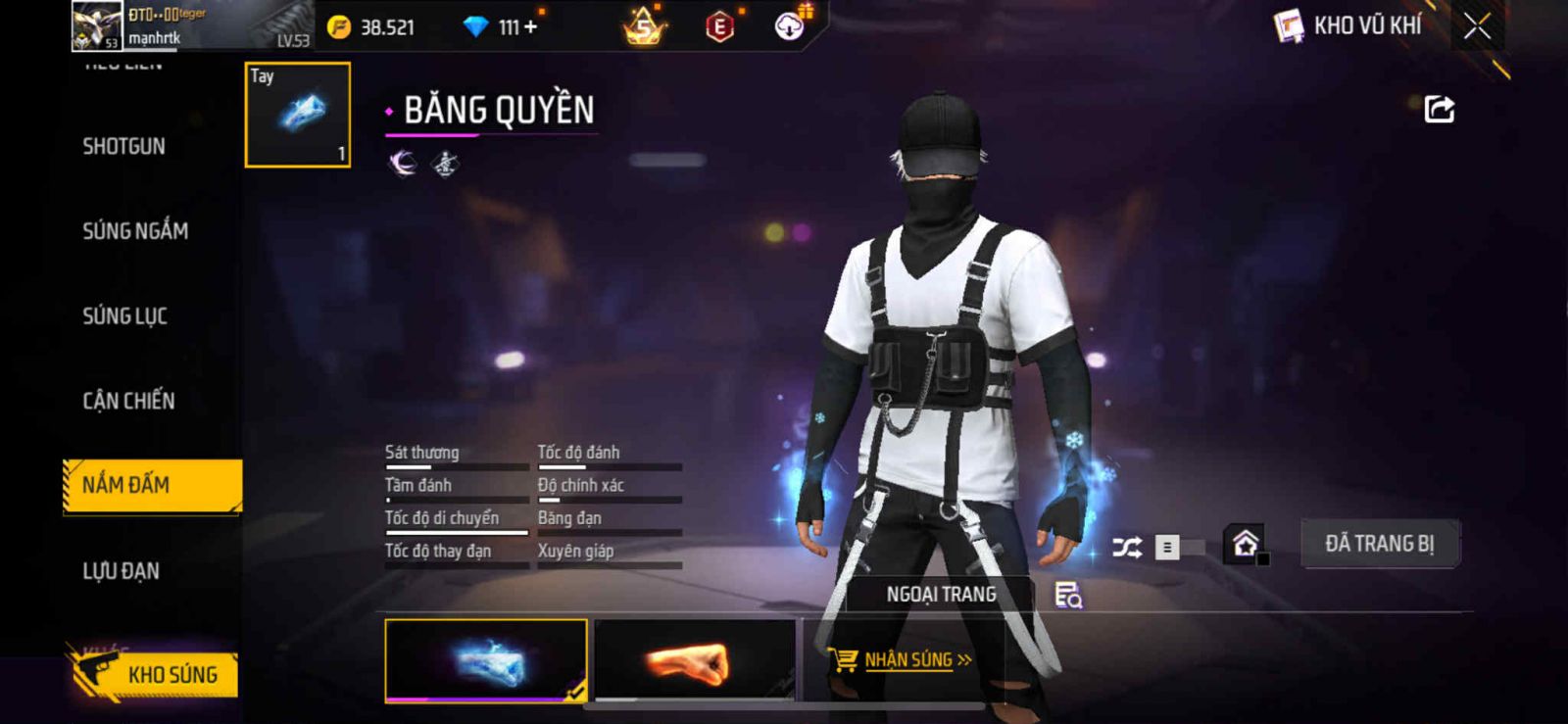
Task: Choose the Súng Lục category
Action: click(124, 316)
